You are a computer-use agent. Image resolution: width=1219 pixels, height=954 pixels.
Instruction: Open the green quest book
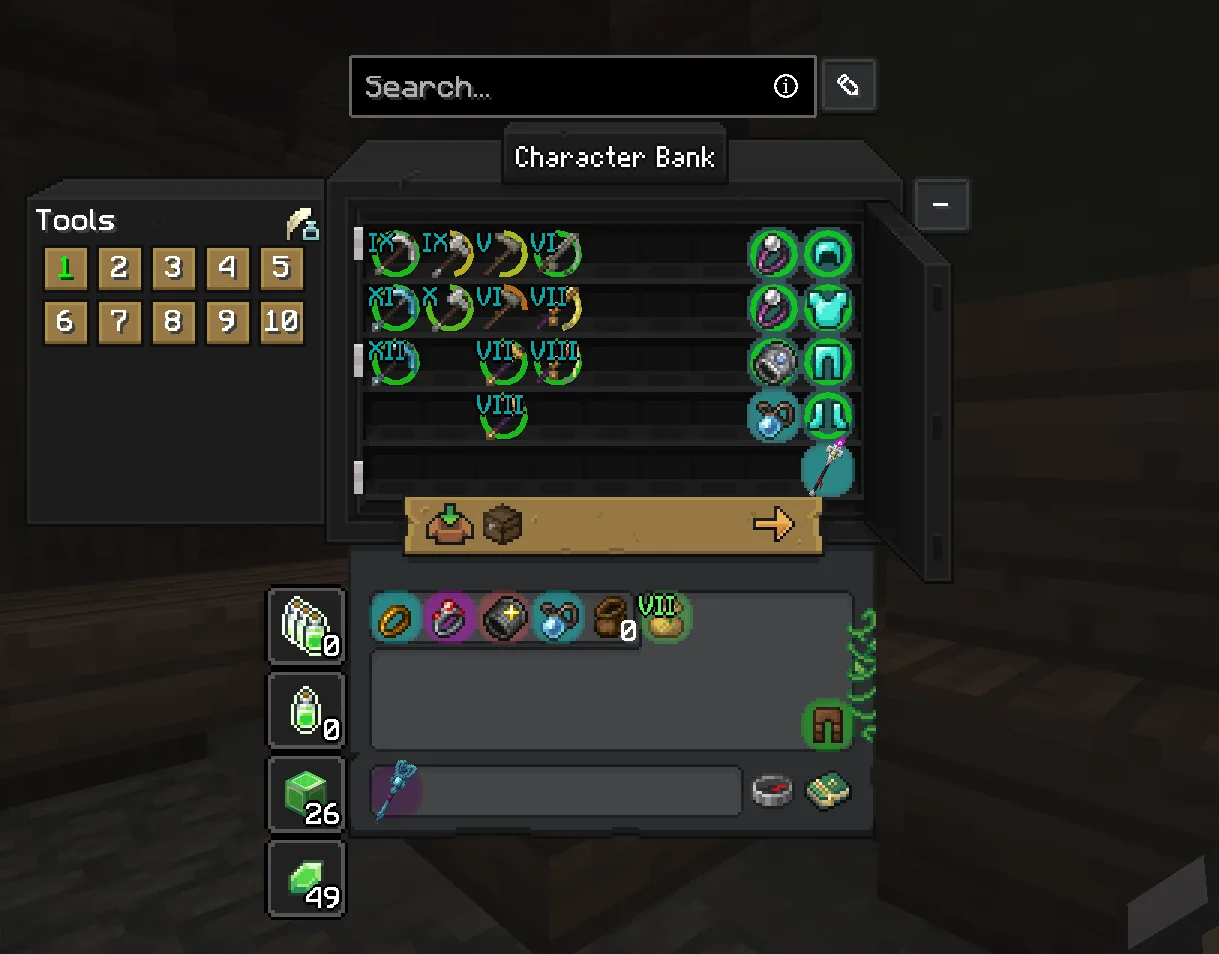click(828, 791)
